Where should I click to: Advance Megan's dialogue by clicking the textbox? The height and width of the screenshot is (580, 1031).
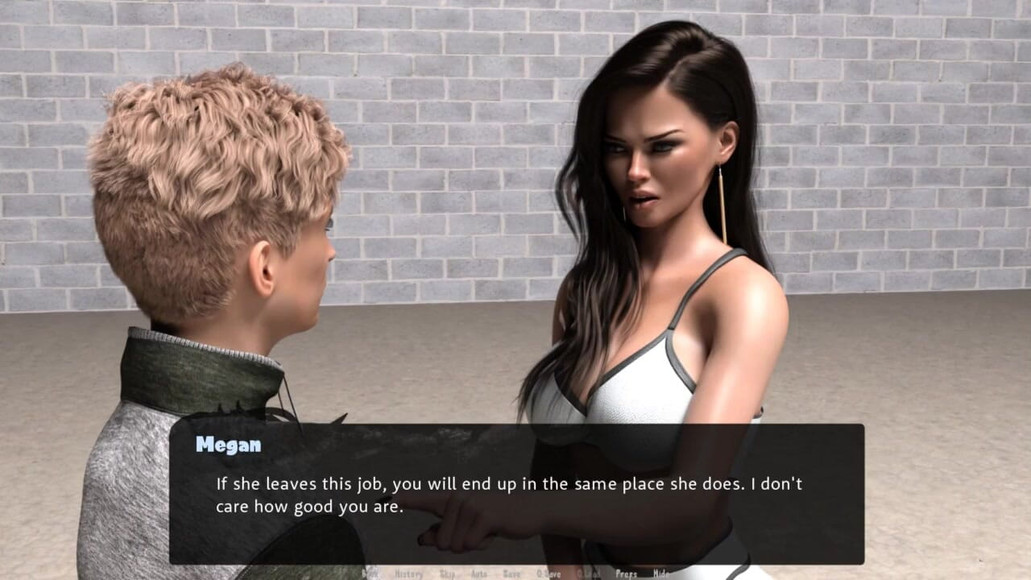coord(516,495)
